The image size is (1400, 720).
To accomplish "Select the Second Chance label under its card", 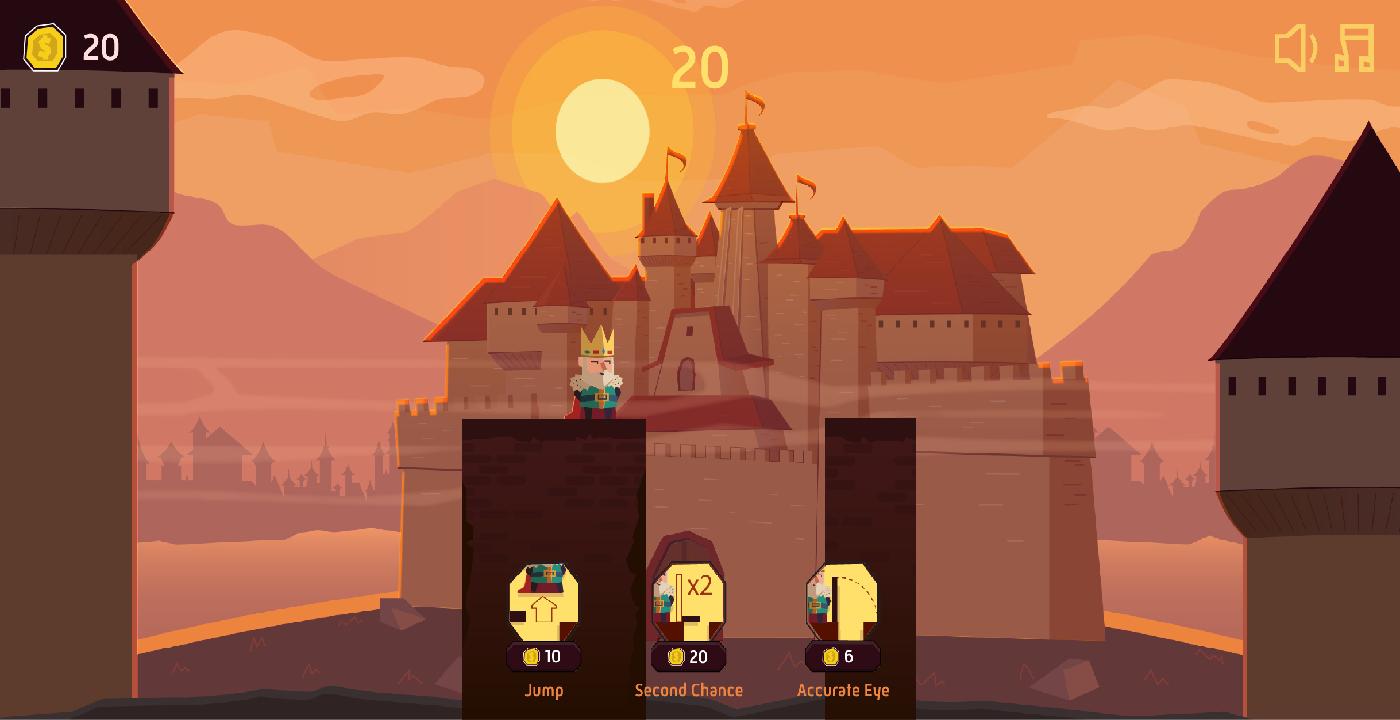I will point(688,690).
